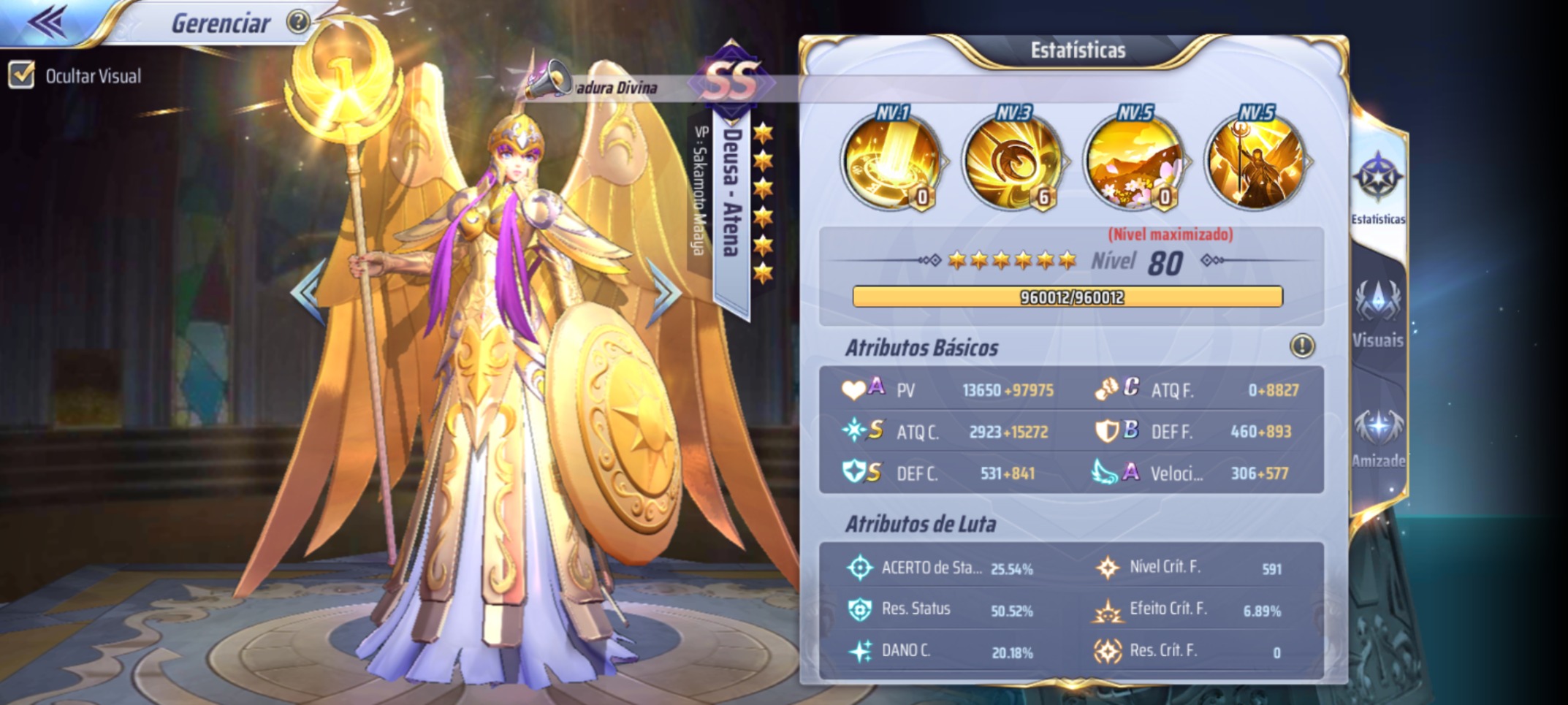Click the megaphone announcement icon
Image resolution: width=1568 pixels, height=705 pixels.
(548, 79)
